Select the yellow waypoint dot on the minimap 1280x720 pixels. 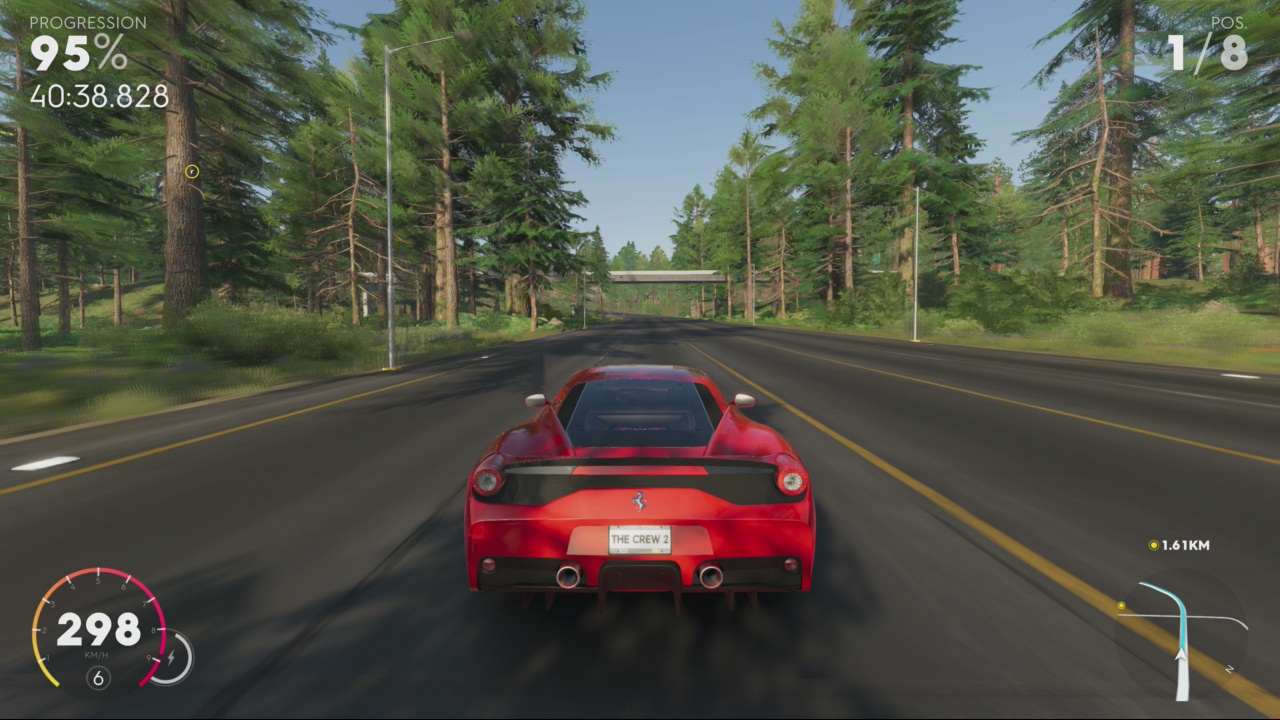click(1121, 606)
